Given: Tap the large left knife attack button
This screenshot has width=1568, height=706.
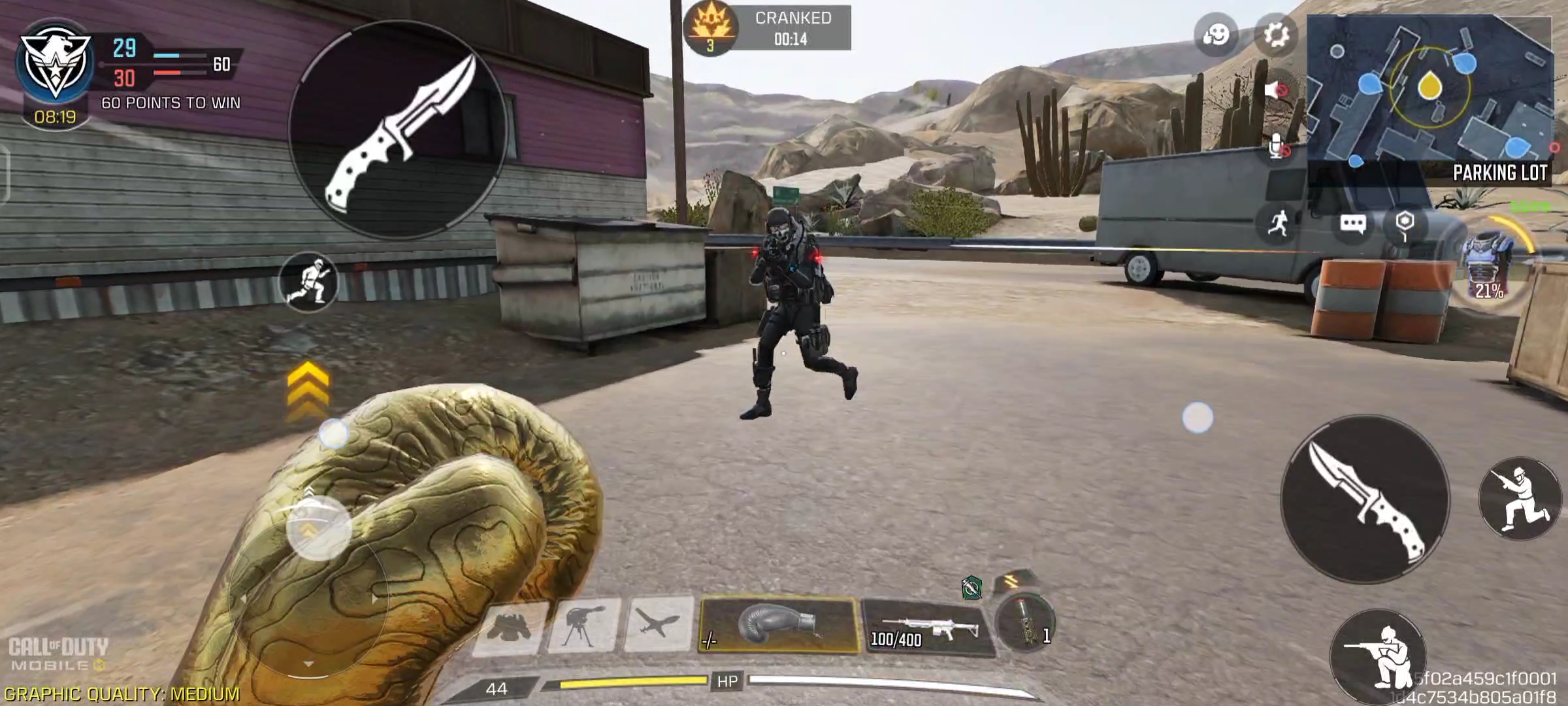Looking at the screenshot, I should tap(398, 131).
